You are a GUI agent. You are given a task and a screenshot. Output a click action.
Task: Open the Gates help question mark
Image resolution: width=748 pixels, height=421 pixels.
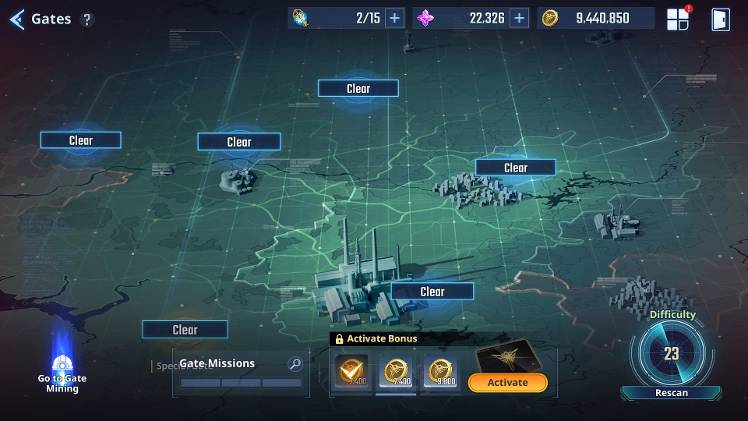pyautogui.click(x=87, y=19)
